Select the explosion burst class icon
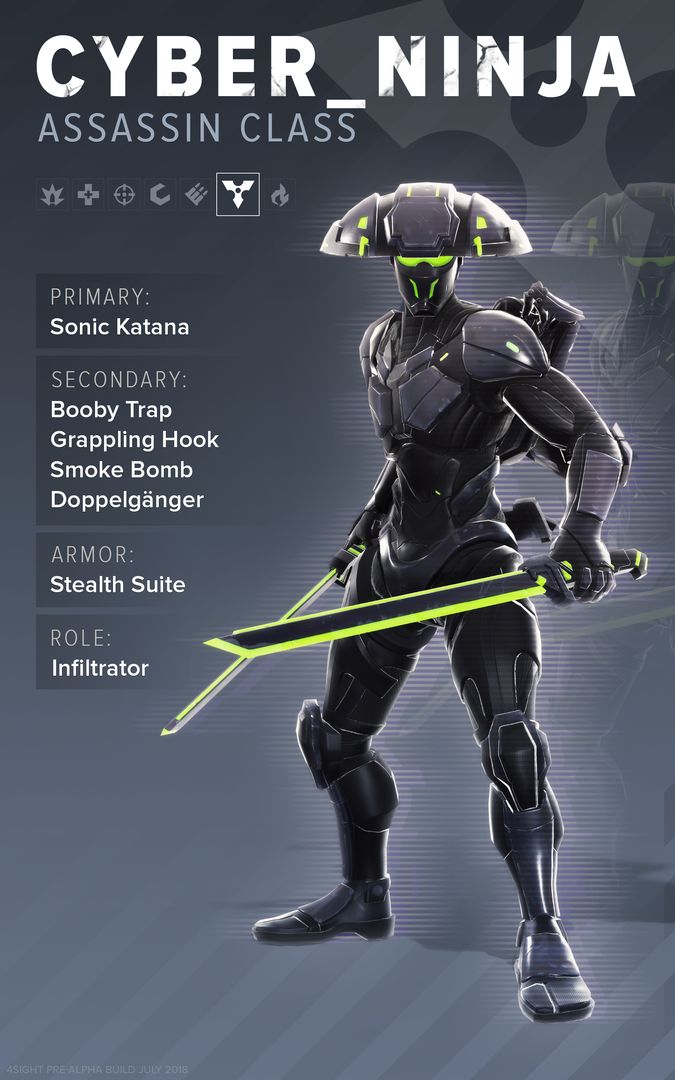The width and height of the screenshot is (675, 1080). (52, 195)
